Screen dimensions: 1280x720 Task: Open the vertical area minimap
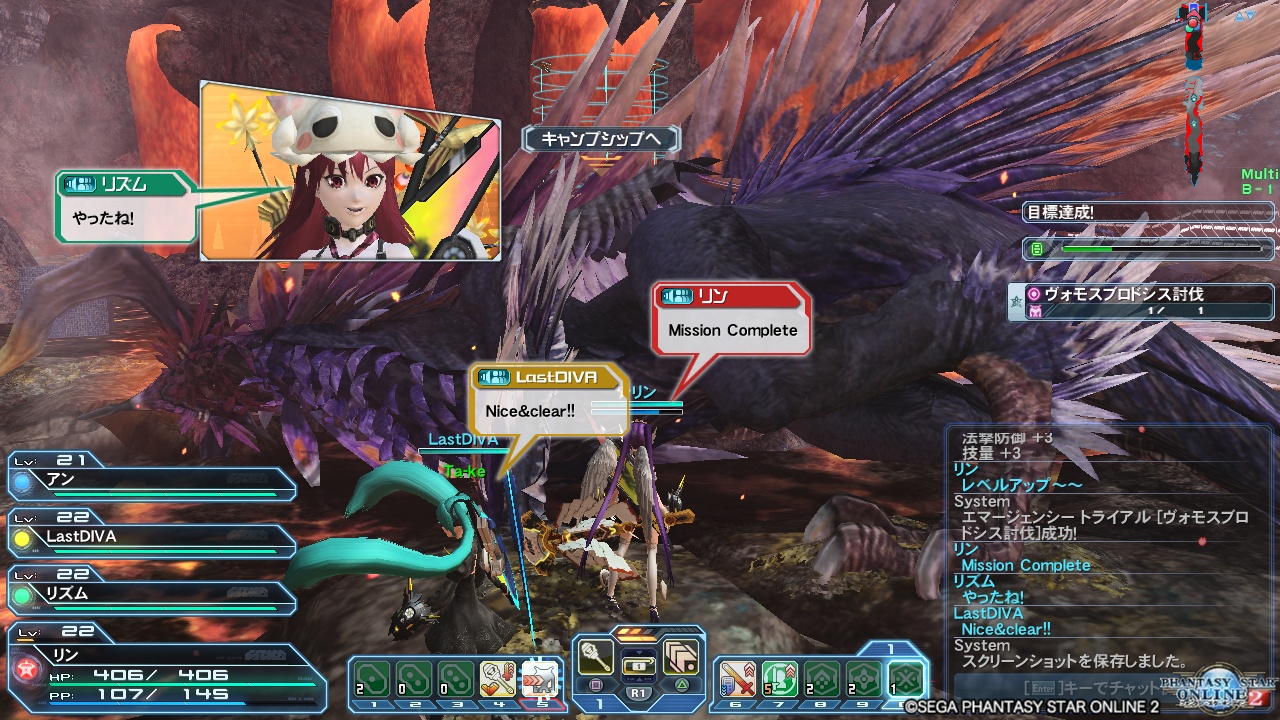(1191, 90)
